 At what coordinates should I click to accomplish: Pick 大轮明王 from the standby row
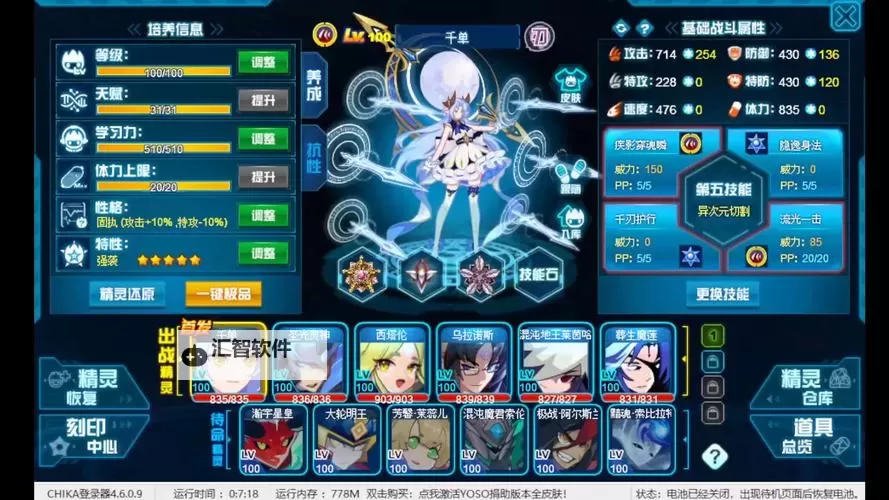tap(349, 438)
